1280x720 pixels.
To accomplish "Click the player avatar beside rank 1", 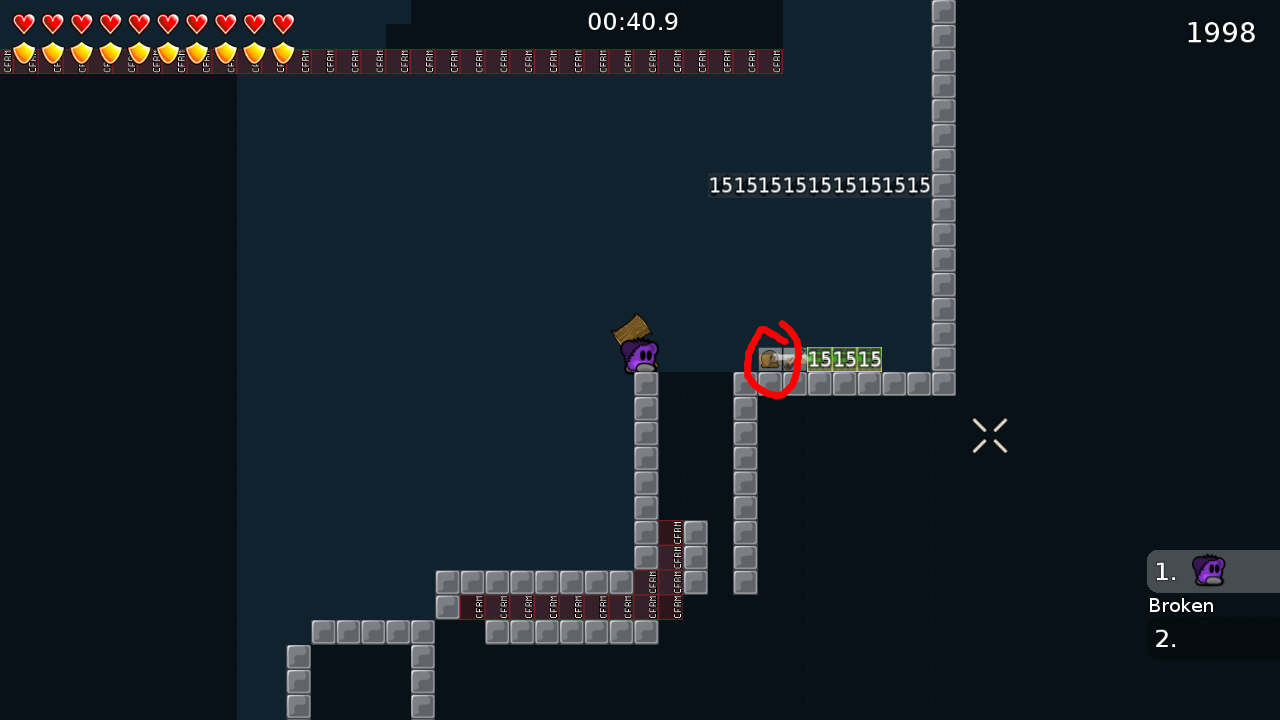I will [x=1208, y=570].
